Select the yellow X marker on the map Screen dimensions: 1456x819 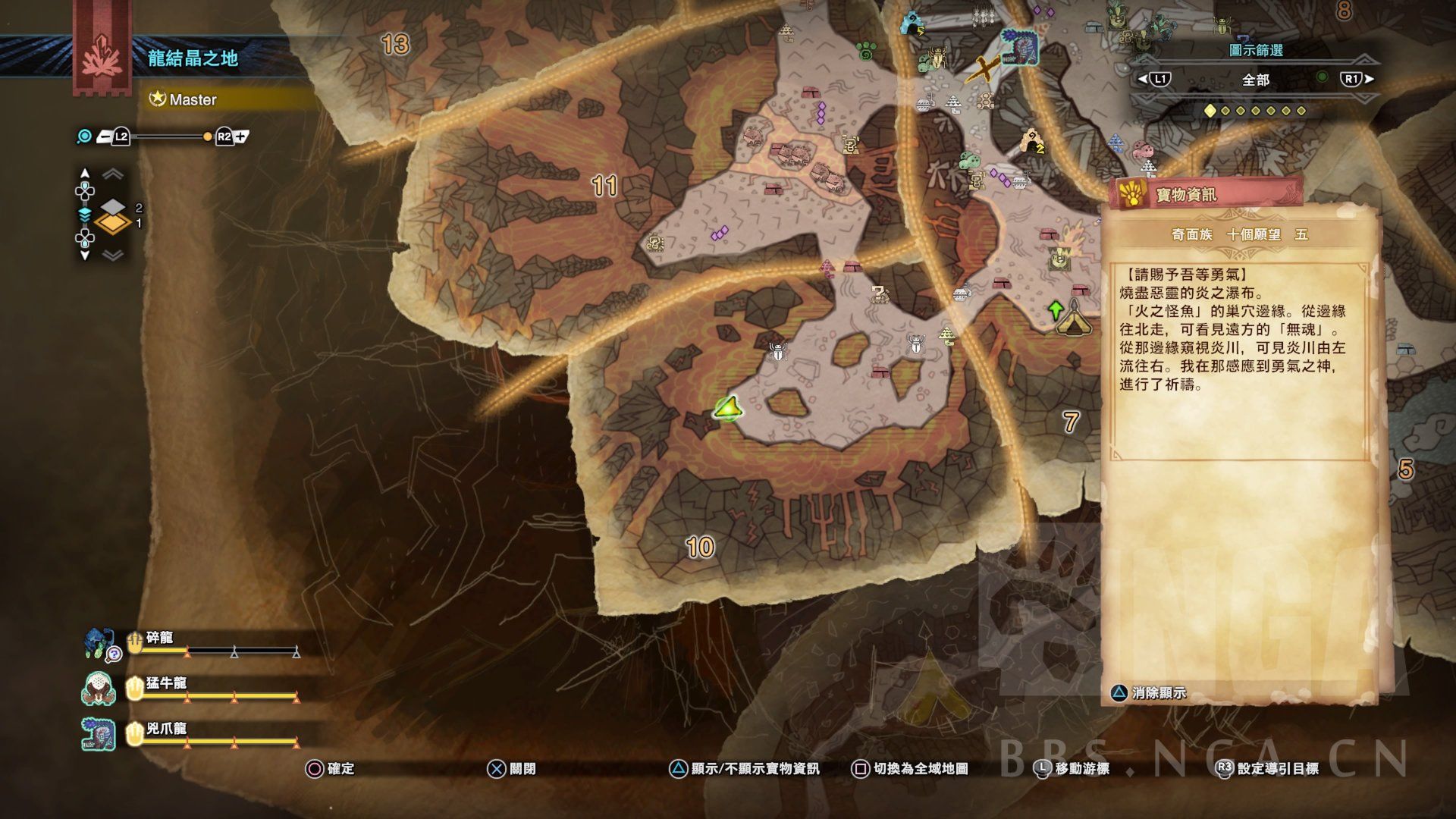click(984, 71)
